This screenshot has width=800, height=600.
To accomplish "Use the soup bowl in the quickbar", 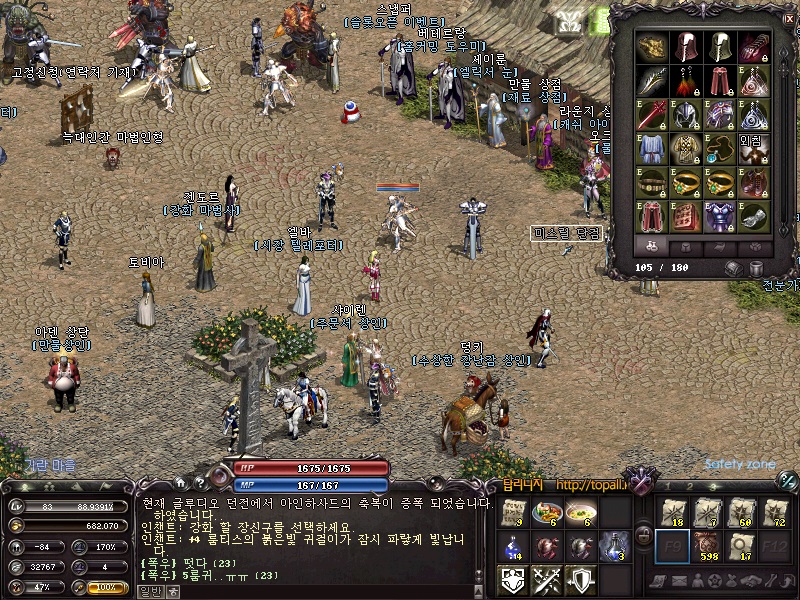I will (579, 513).
